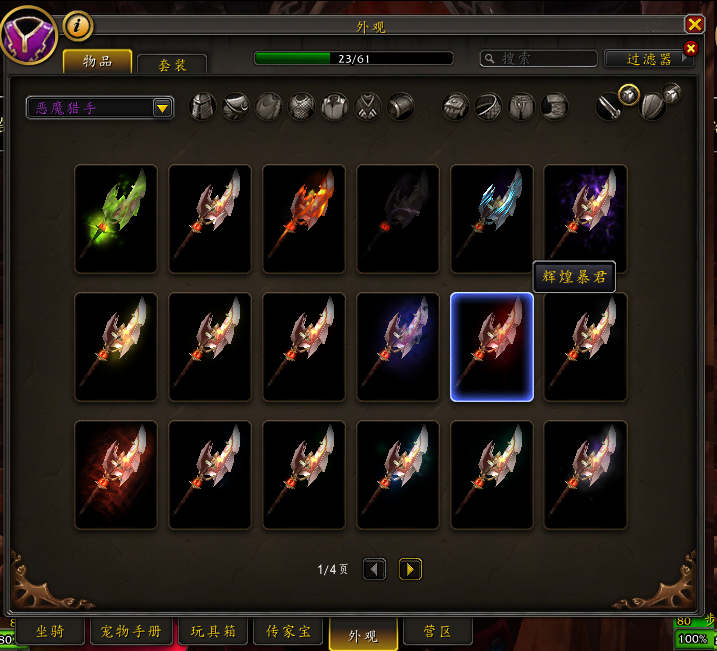Choose the blue icy glaive appearance

point(492,219)
